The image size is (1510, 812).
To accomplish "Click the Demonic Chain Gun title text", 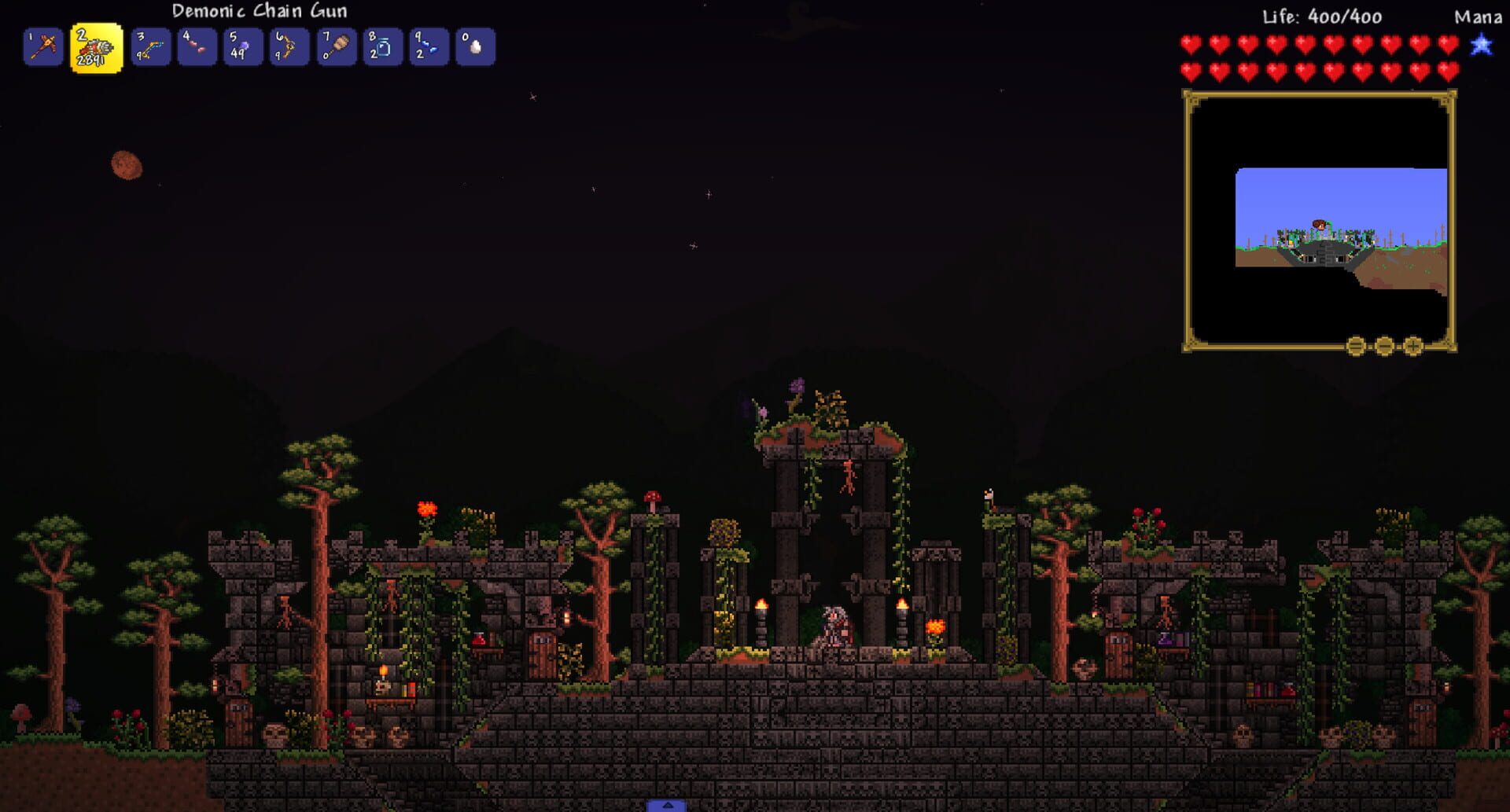I will (x=260, y=11).
